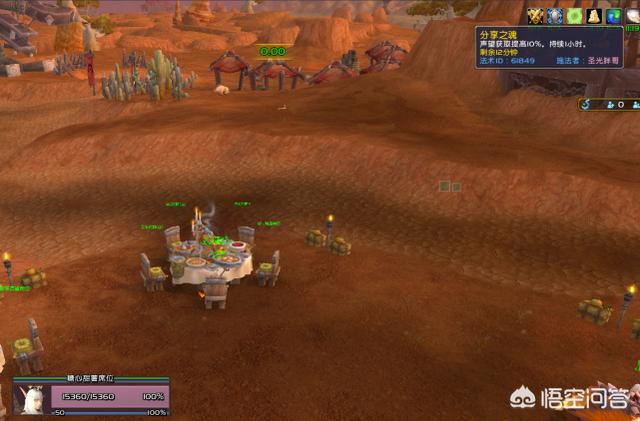Select the blue-framed white orb buff
640x421 pixels.
553,15
